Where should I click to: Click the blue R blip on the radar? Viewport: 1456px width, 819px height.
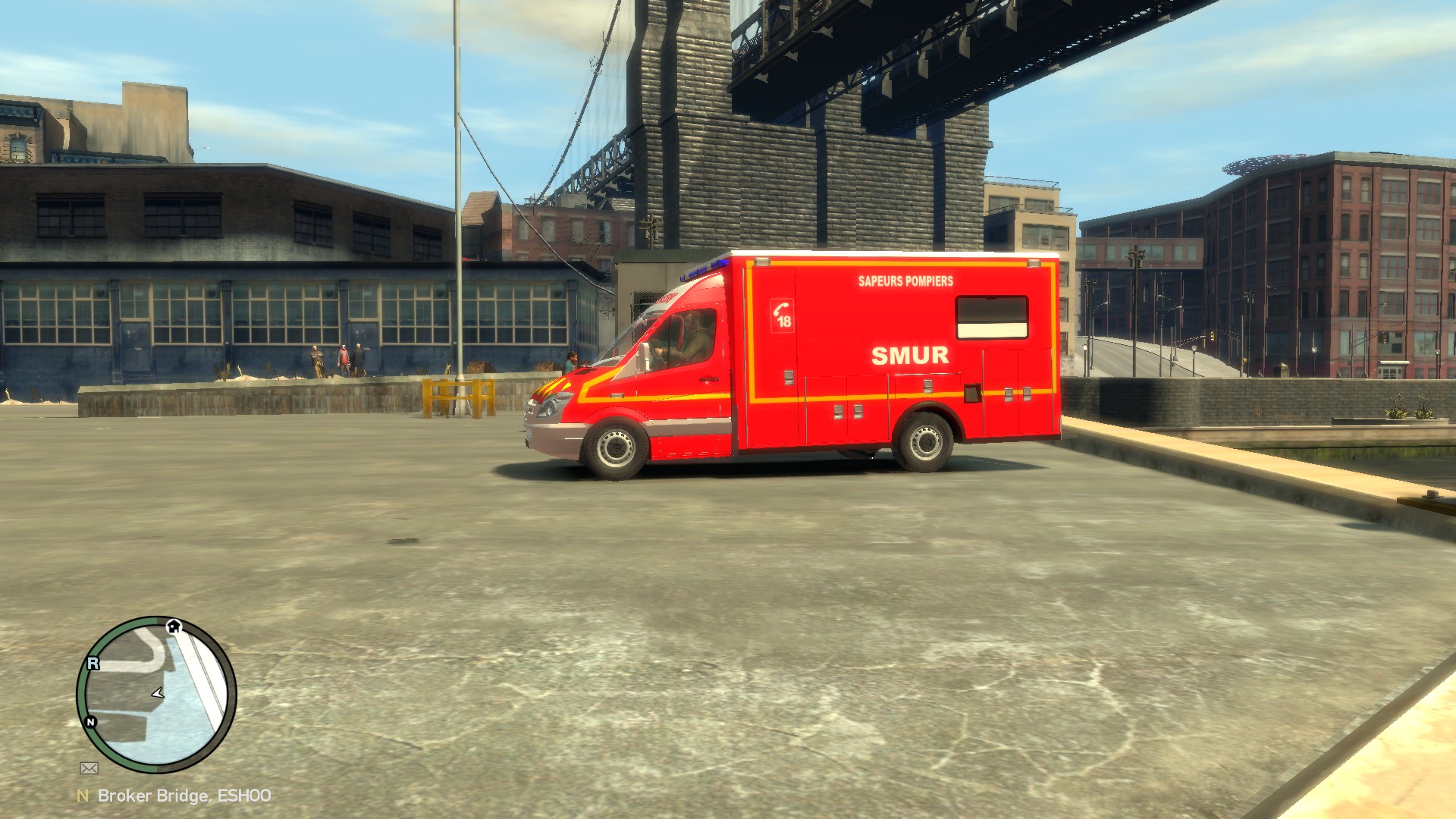[93, 664]
